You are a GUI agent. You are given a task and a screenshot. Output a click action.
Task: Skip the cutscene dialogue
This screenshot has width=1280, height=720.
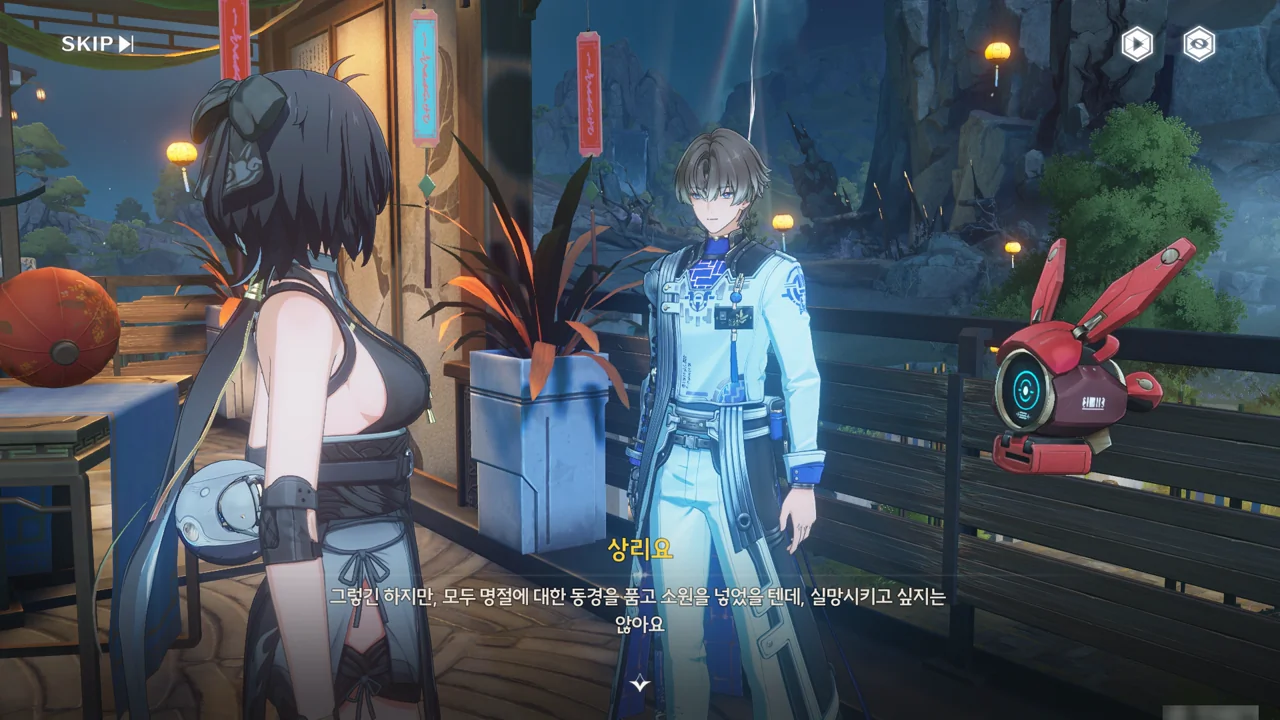click(97, 44)
